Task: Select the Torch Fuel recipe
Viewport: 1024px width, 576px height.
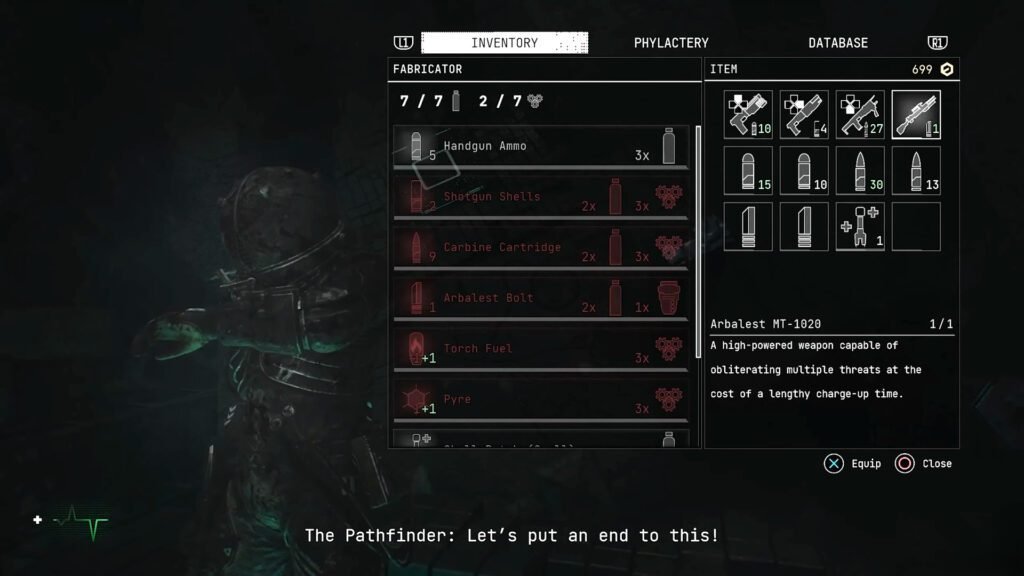Action: tap(541, 349)
